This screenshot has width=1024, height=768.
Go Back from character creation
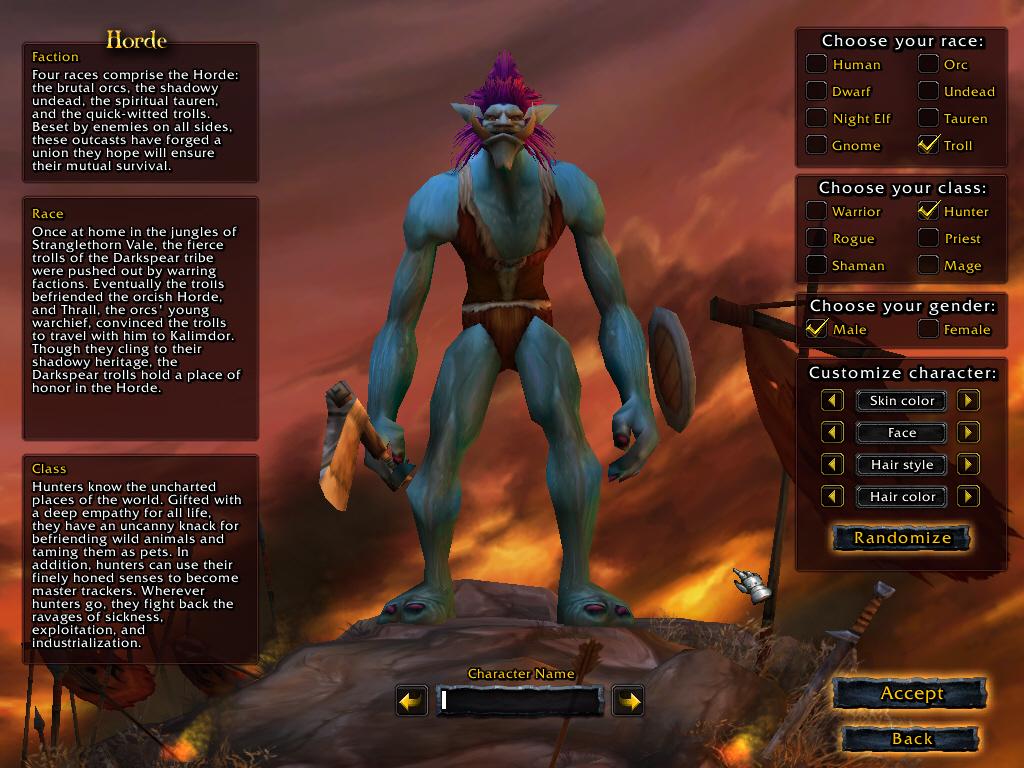point(911,739)
